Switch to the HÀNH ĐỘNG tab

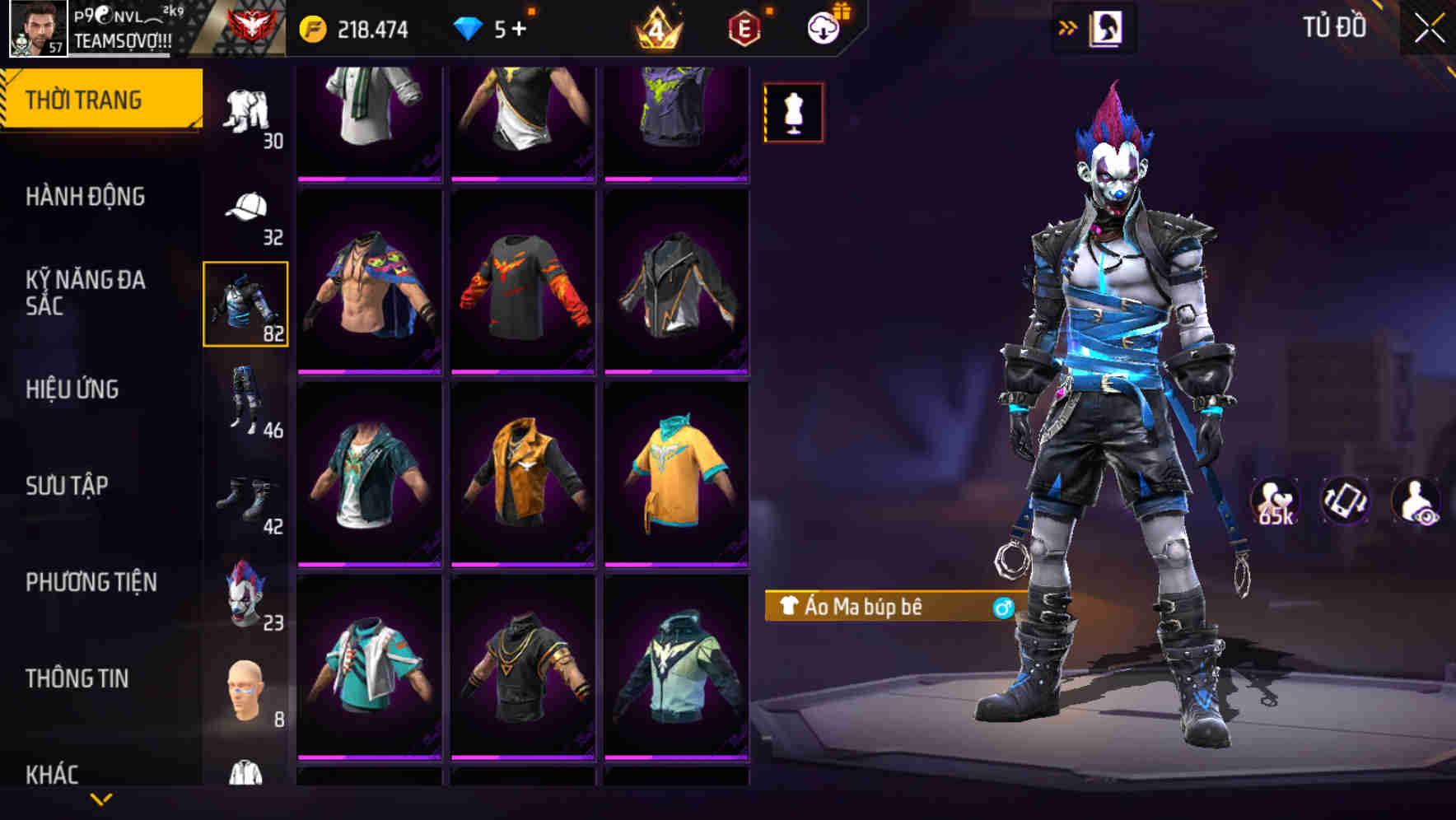(85, 197)
